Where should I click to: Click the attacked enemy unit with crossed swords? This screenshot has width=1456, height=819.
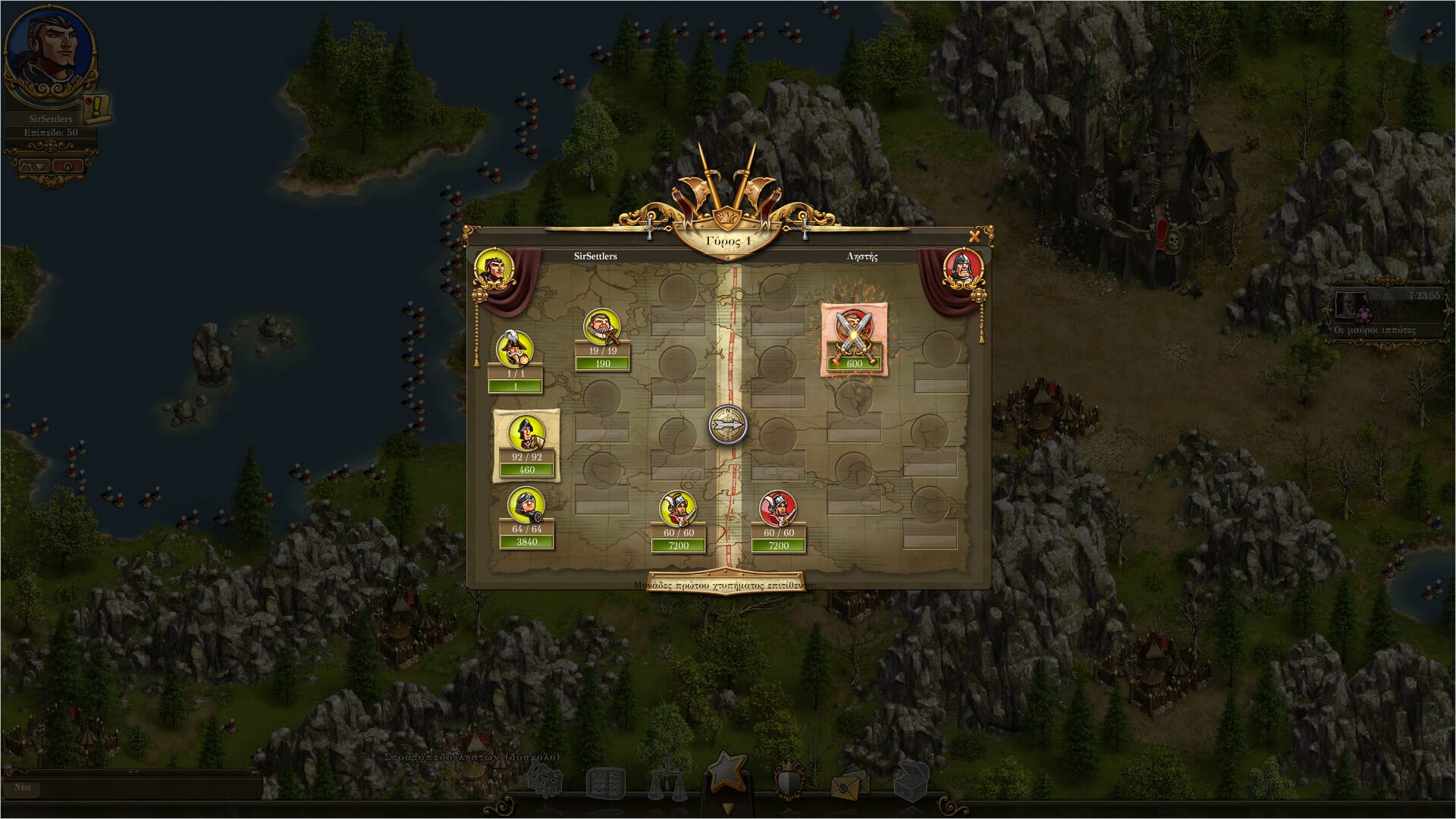click(855, 334)
